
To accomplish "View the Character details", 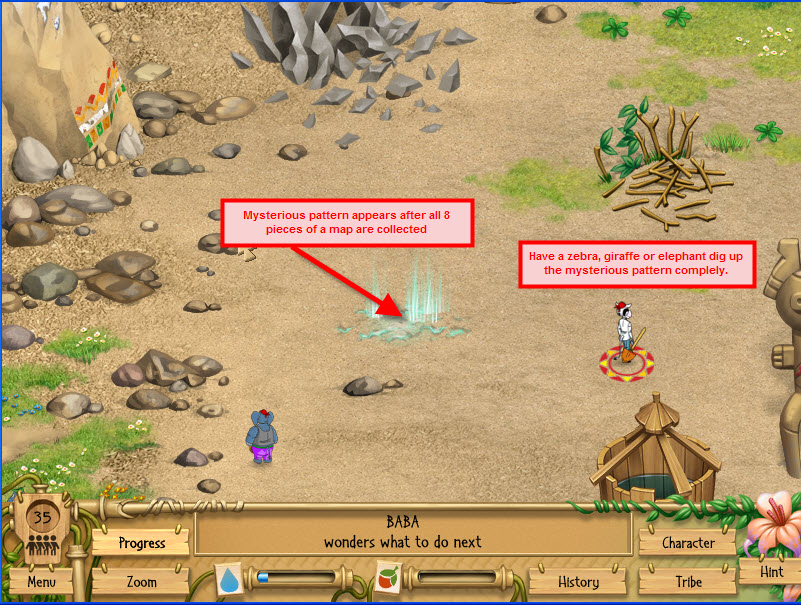I will [x=688, y=543].
